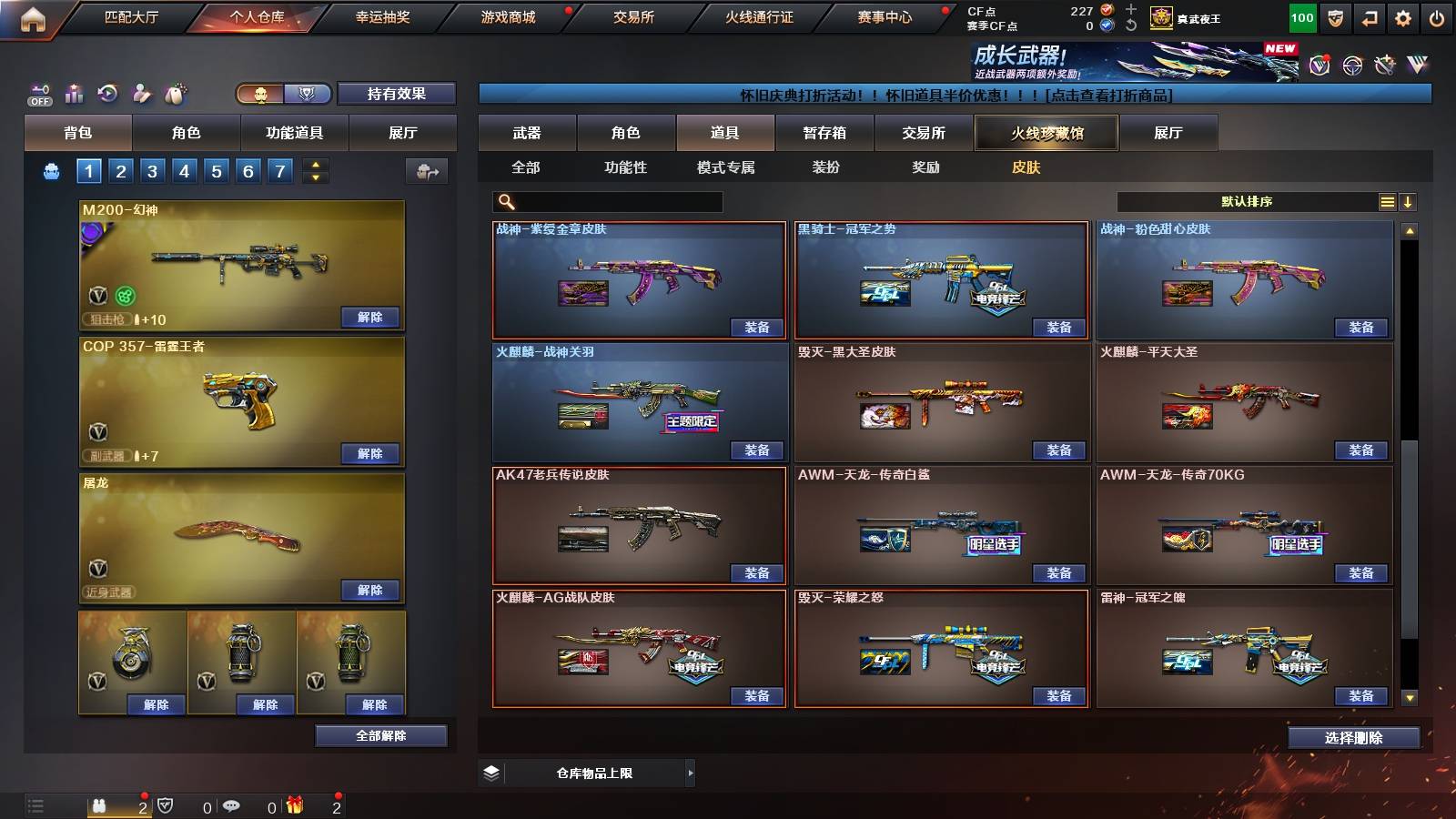Viewport: 1456px width, 819px height.
Task: Open the friends list at bottom bar
Action: click(100, 805)
